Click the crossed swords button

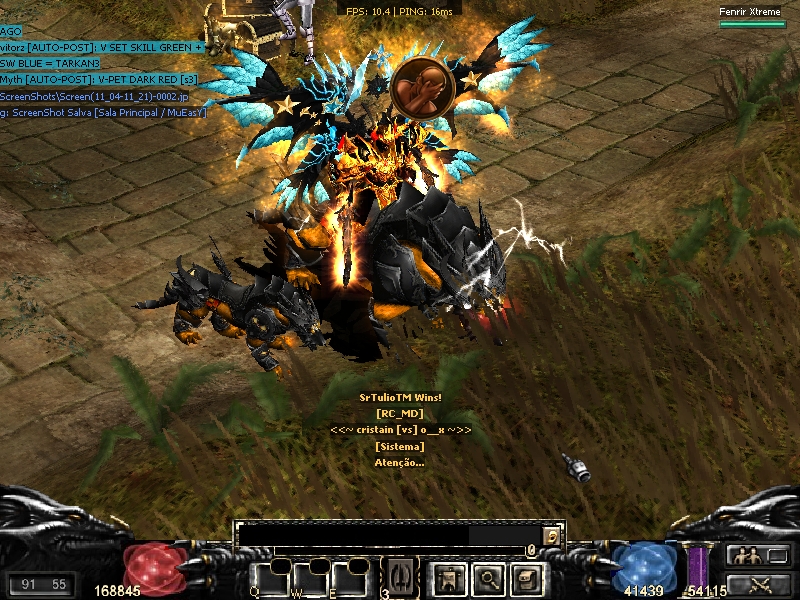click(759, 583)
